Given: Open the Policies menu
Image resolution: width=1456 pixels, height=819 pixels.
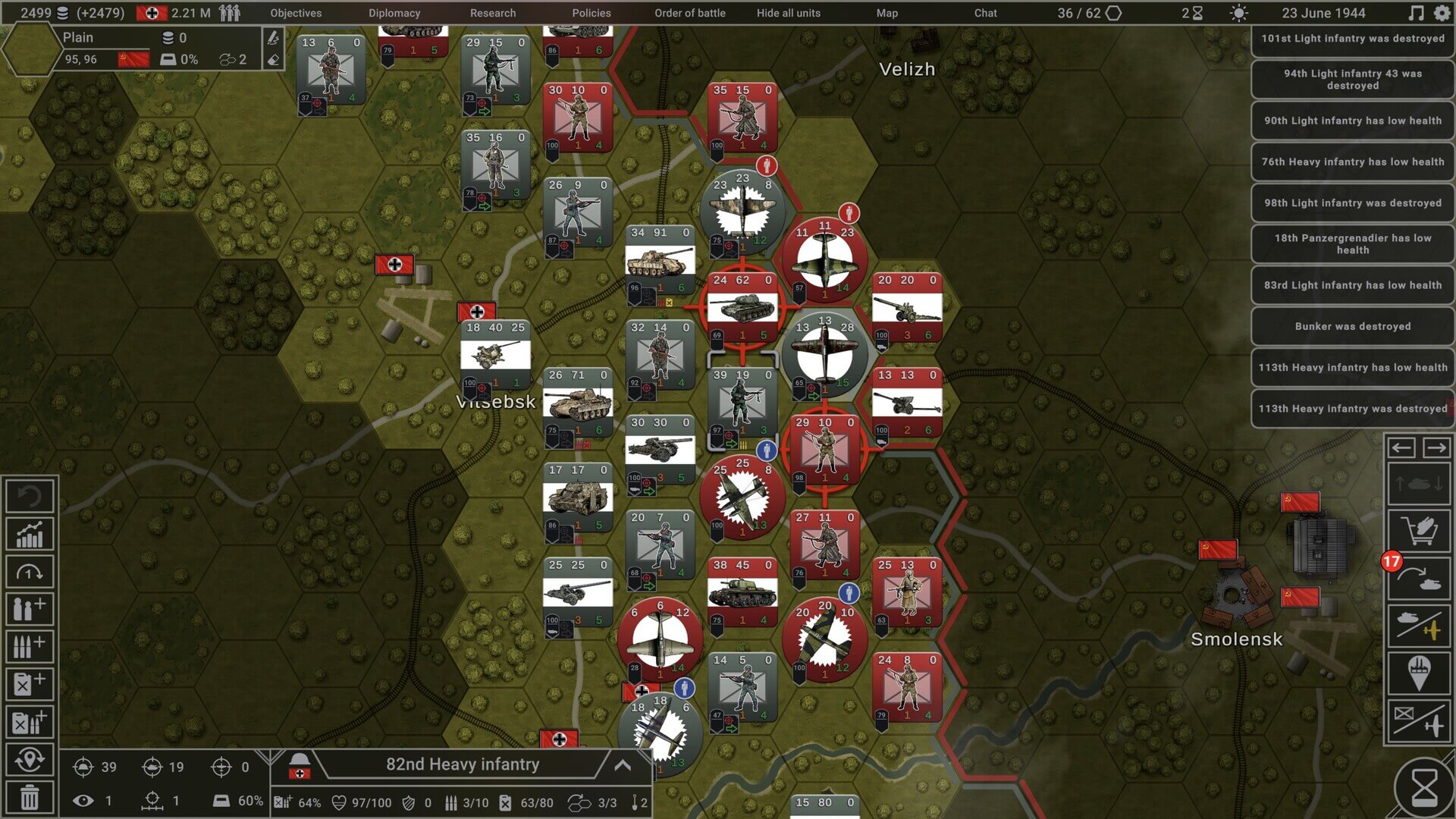Looking at the screenshot, I should (591, 13).
